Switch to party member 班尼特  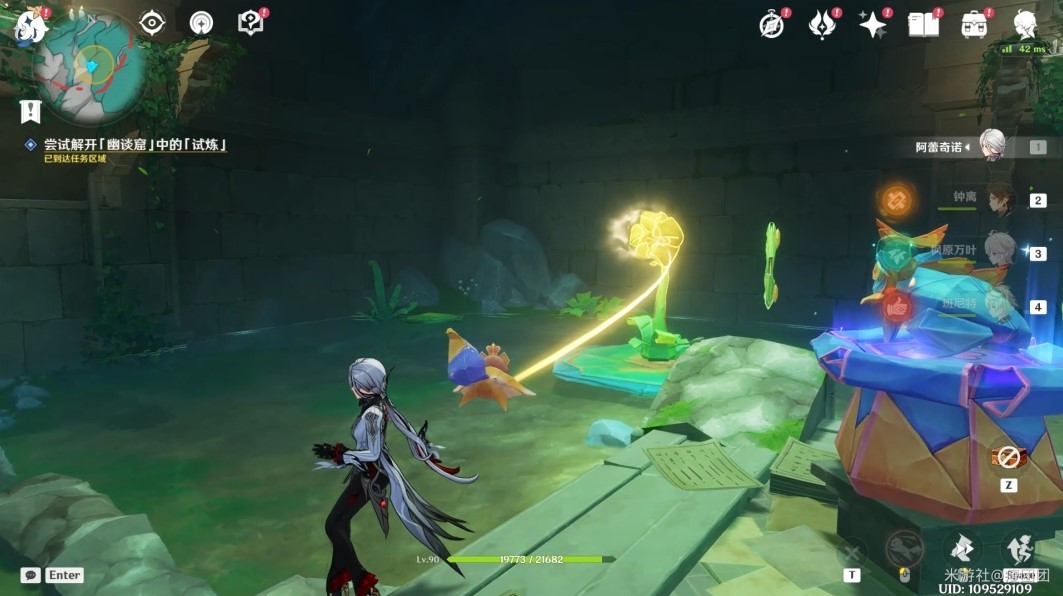(x=999, y=306)
